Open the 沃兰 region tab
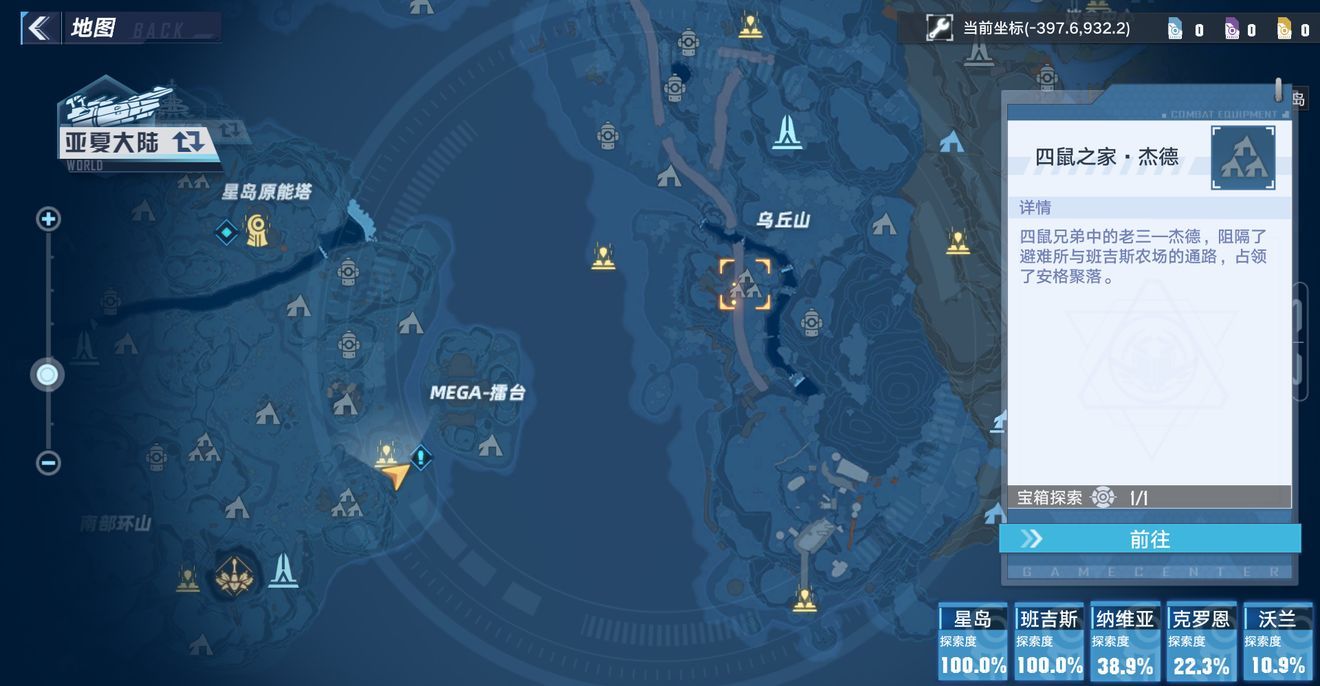The image size is (1320, 686). click(x=1277, y=642)
